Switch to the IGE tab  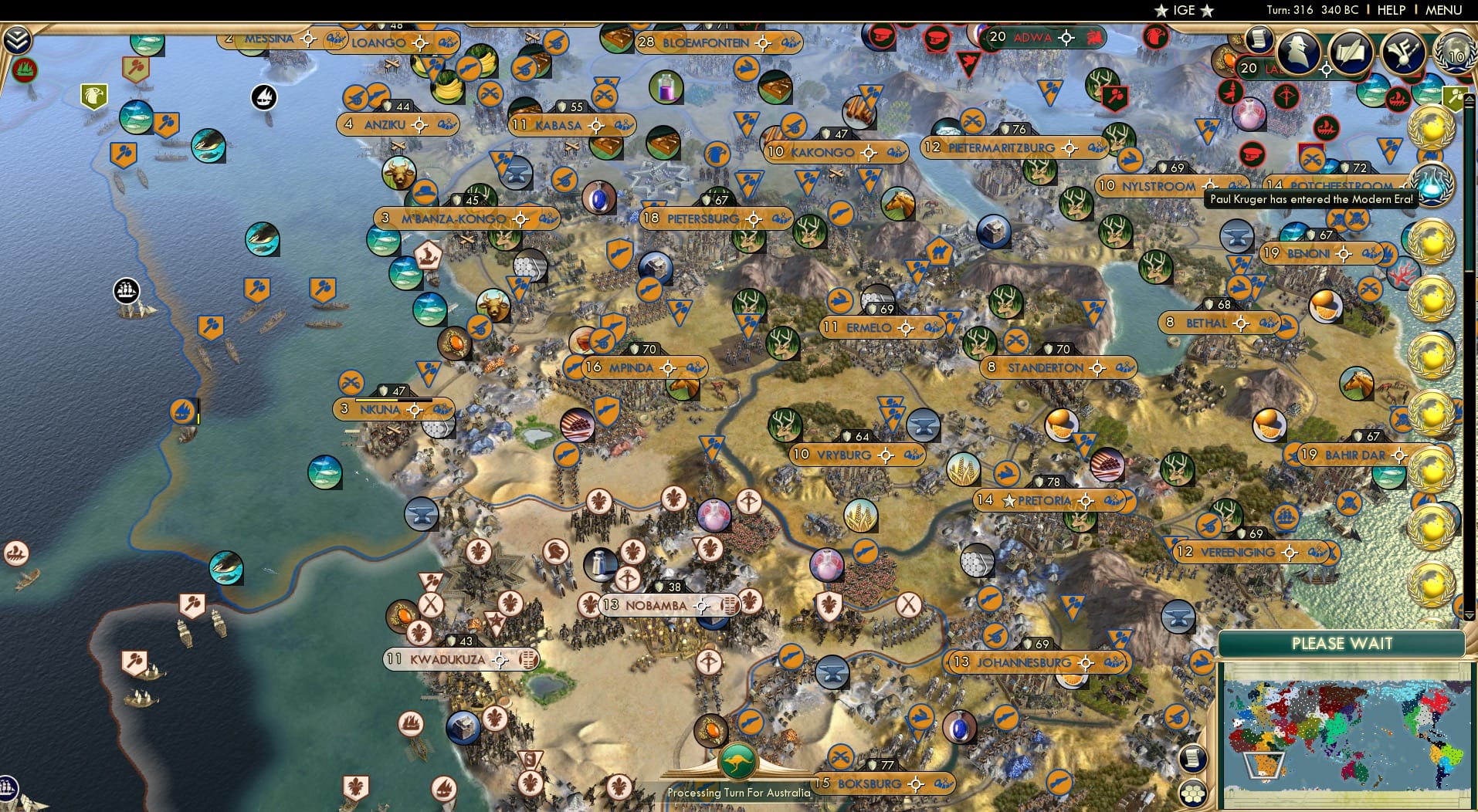[x=1181, y=10]
